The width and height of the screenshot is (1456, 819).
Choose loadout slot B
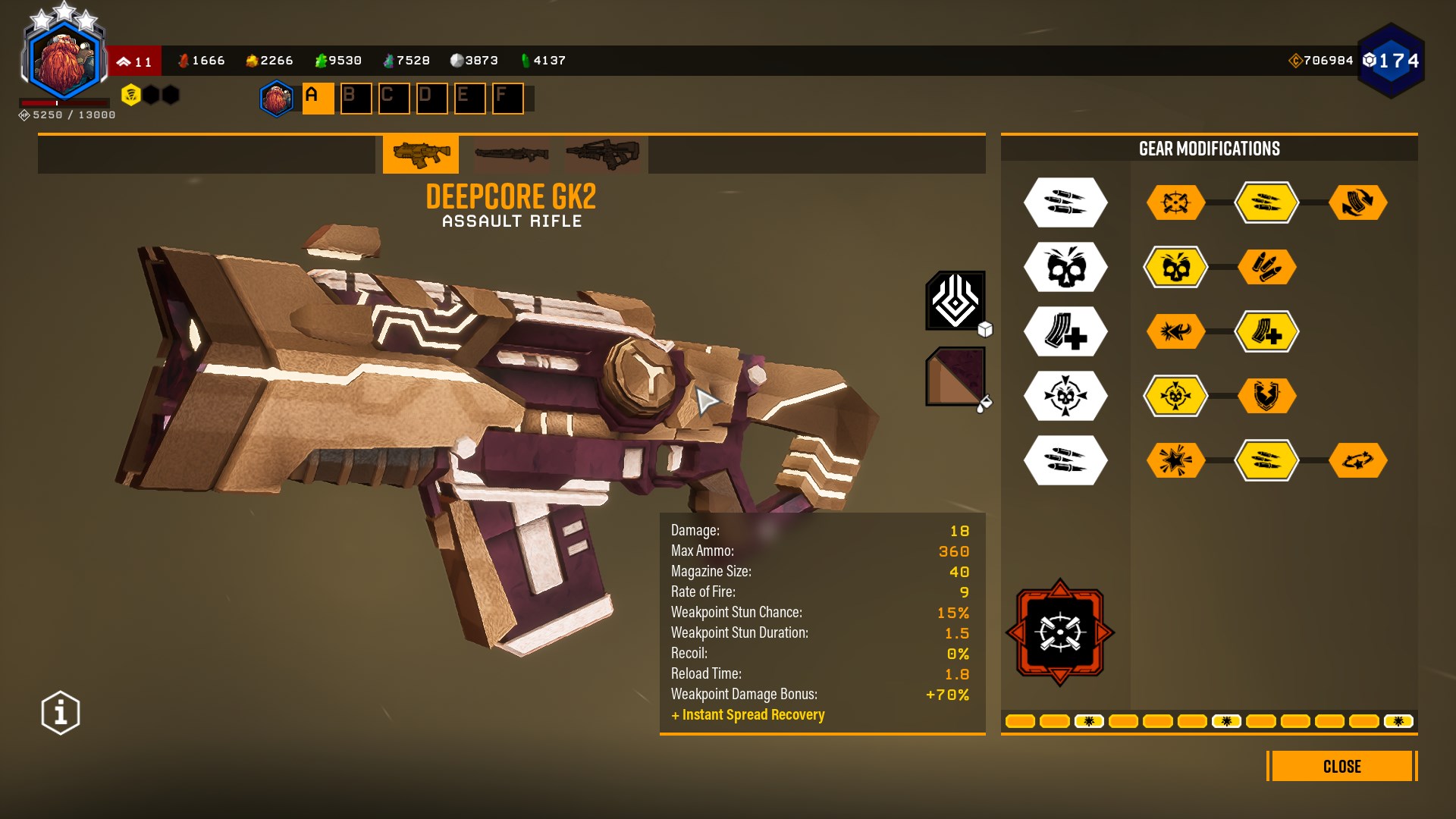[x=356, y=99]
